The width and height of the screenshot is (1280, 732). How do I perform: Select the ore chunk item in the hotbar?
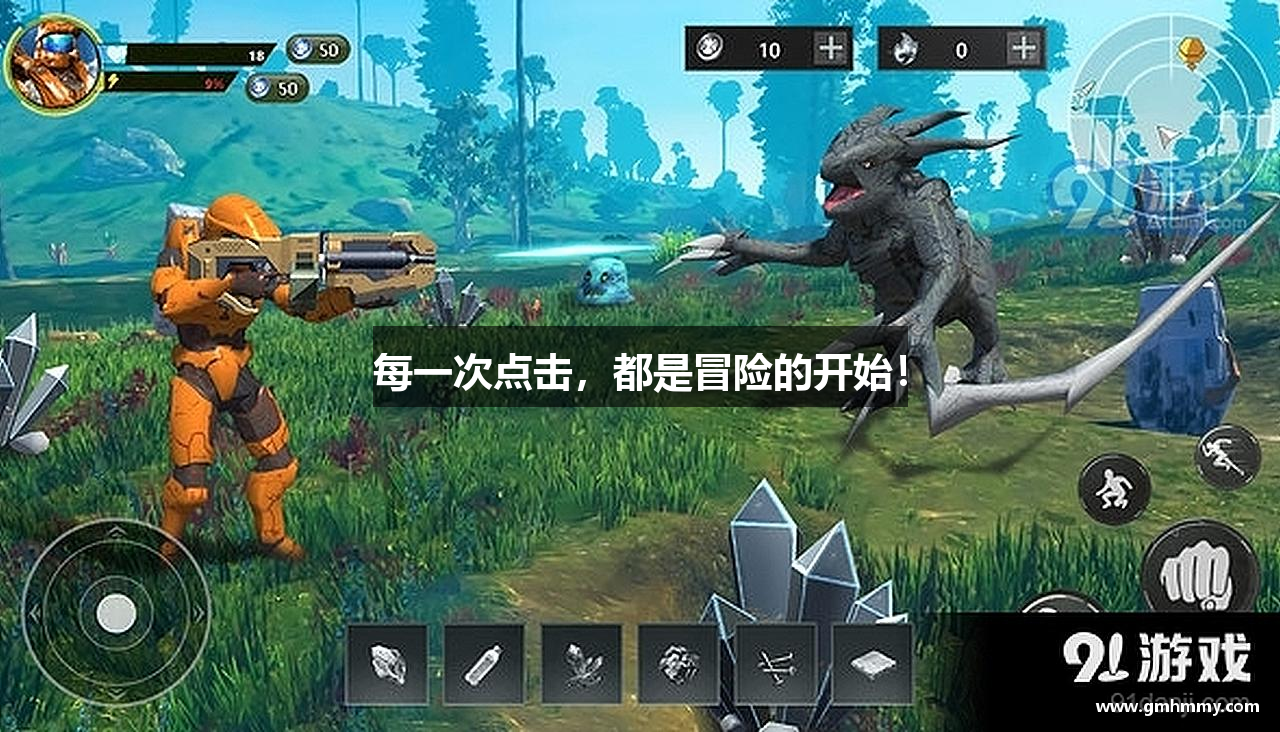pos(676,662)
